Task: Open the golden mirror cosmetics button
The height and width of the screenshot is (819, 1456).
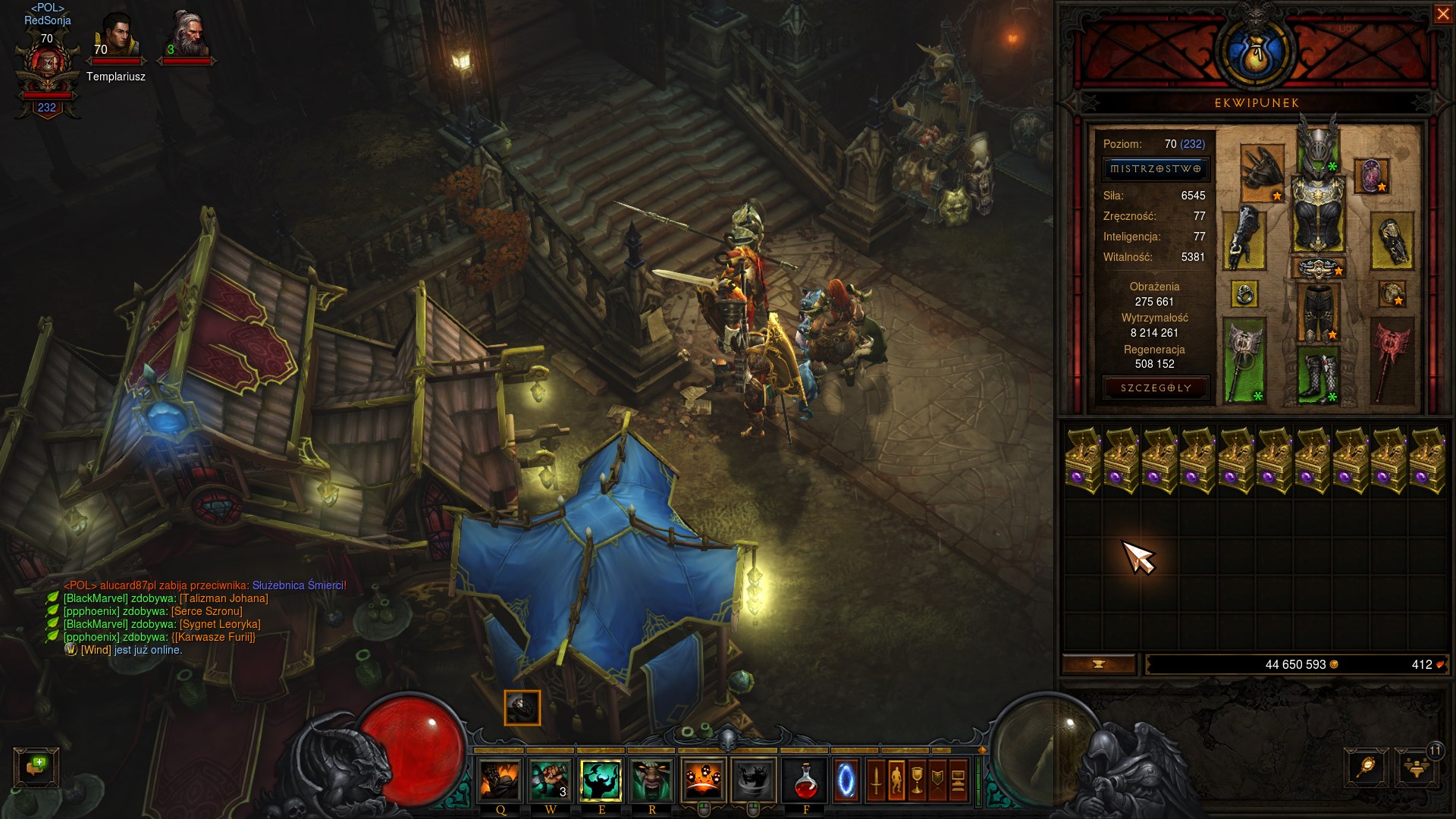Action: tap(1366, 767)
